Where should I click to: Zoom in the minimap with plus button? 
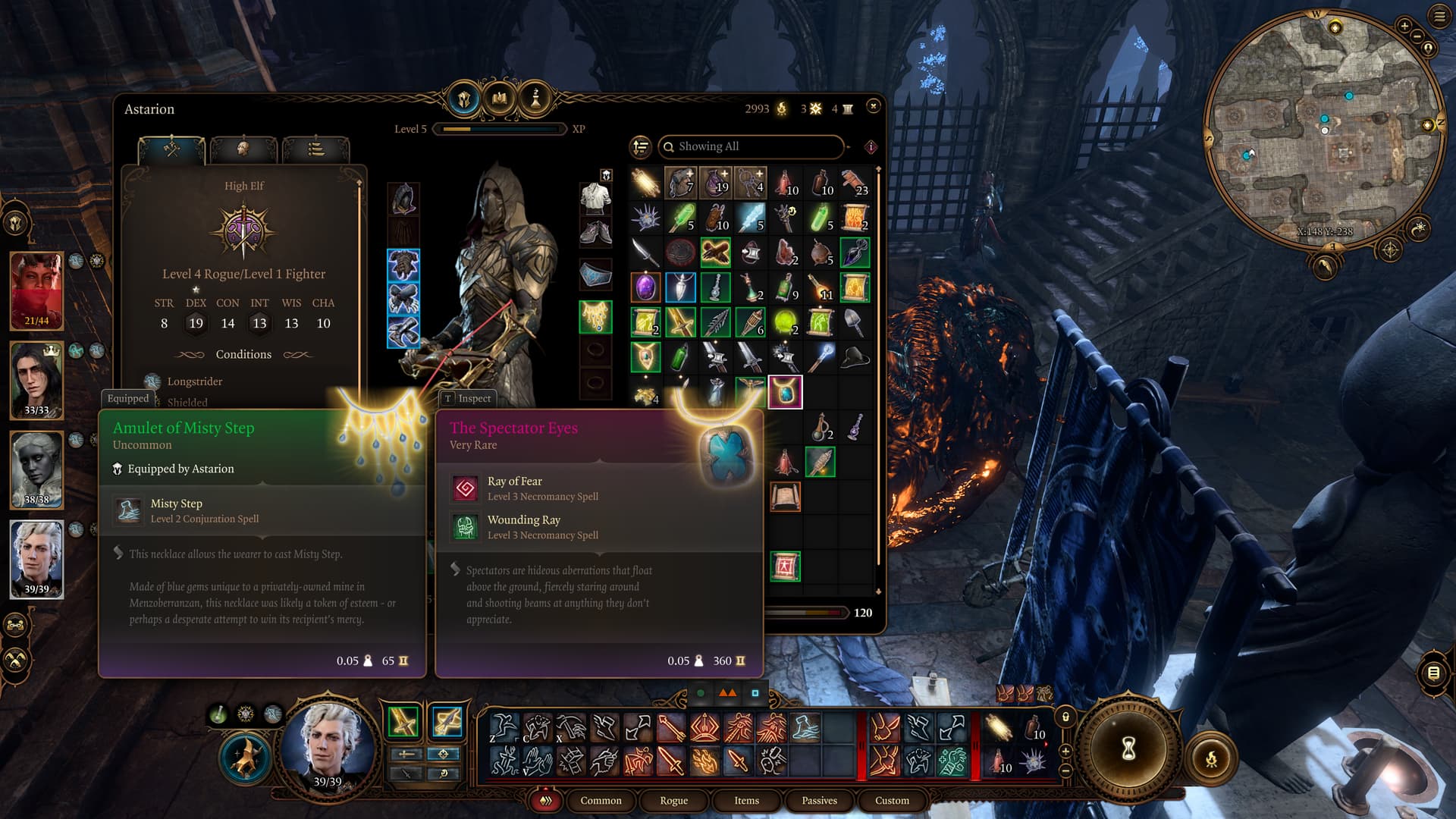click(x=1404, y=27)
